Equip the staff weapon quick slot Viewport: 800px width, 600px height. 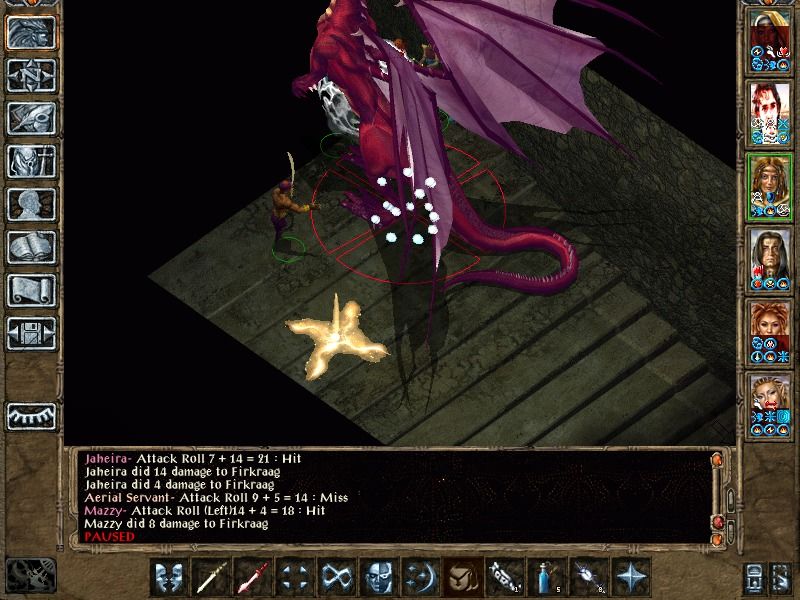(x=211, y=577)
